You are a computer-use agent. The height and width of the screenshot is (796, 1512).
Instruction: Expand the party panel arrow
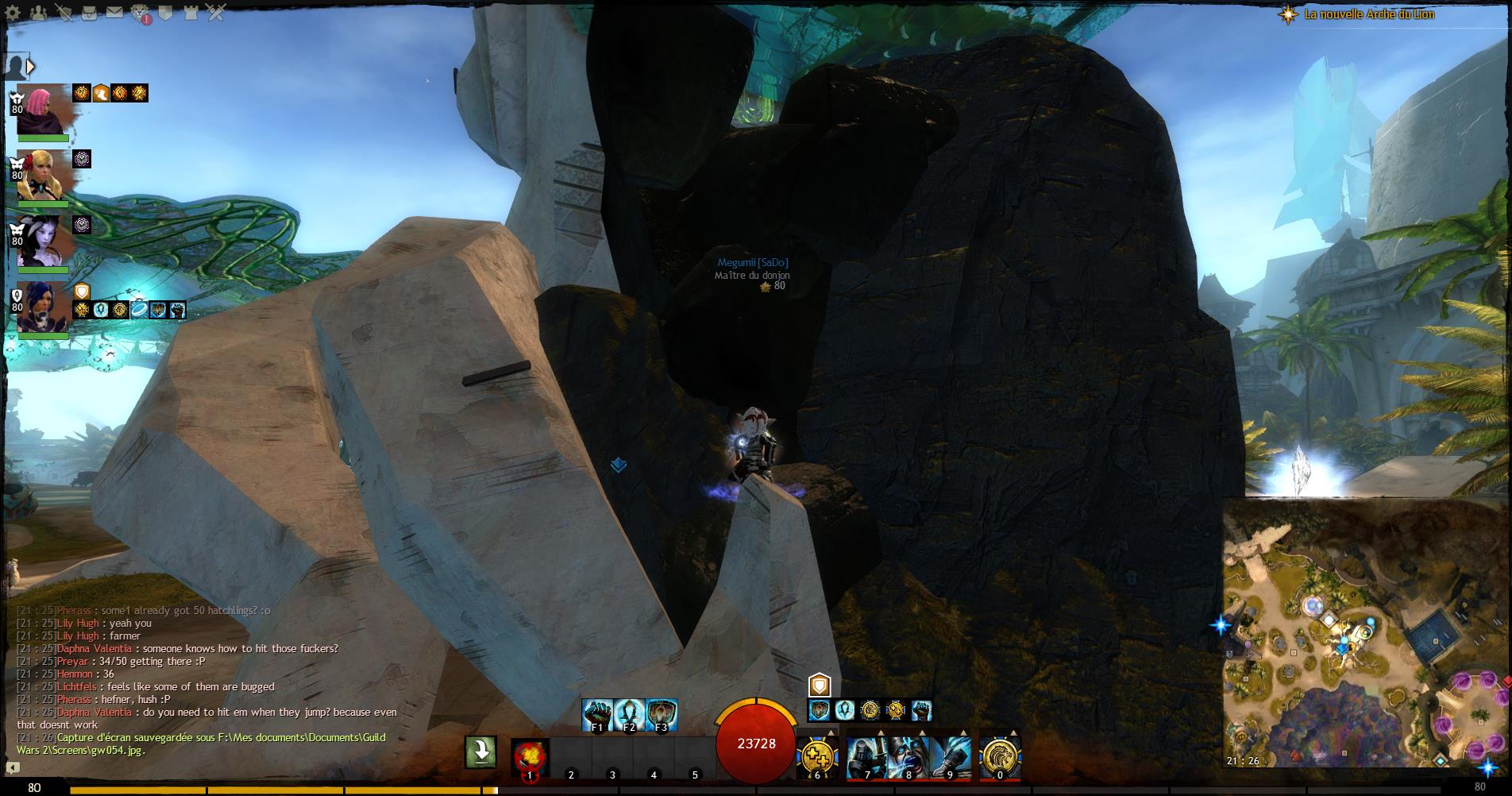pos(31,67)
